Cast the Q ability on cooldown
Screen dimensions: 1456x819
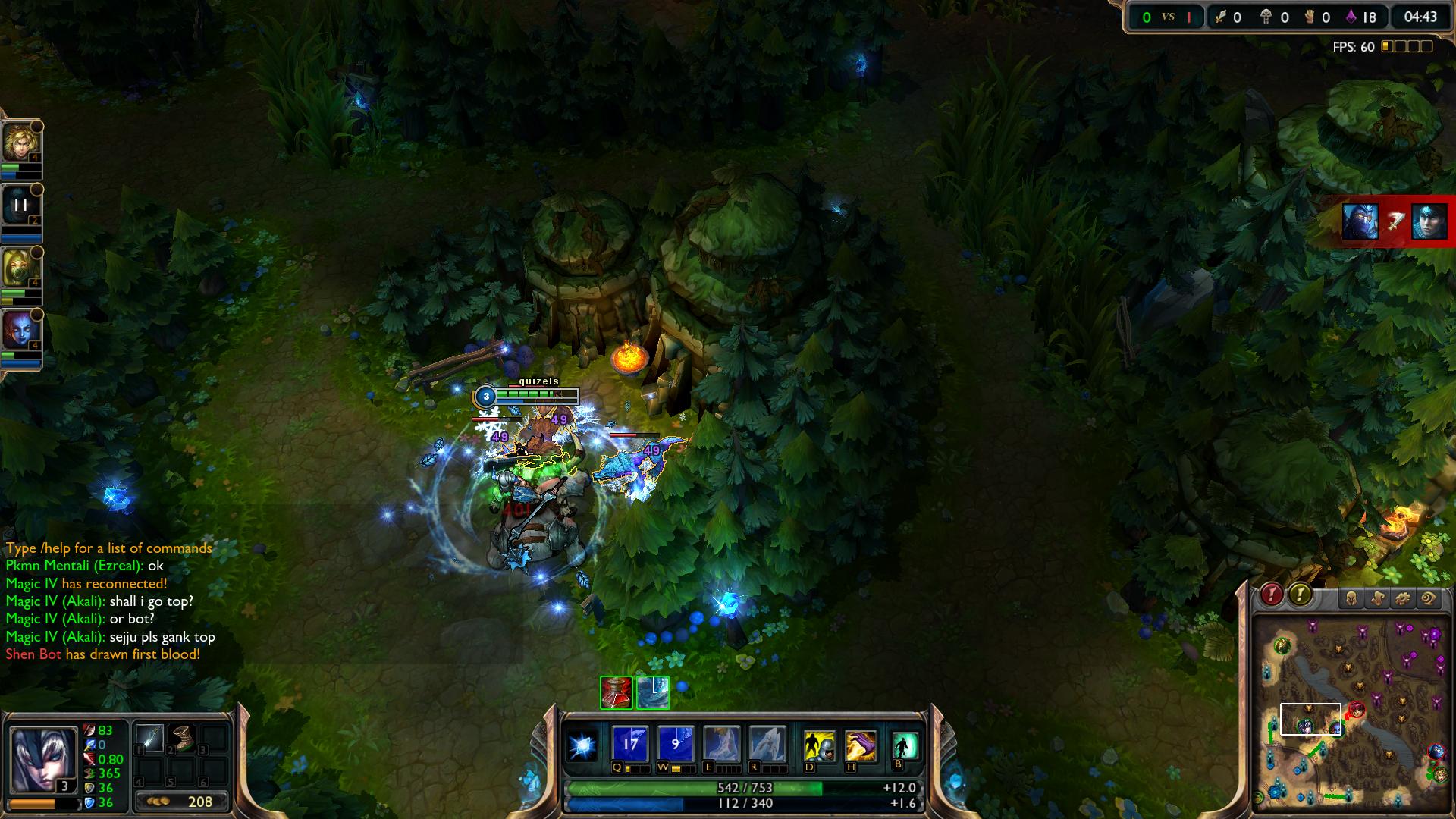coord(629,744)
